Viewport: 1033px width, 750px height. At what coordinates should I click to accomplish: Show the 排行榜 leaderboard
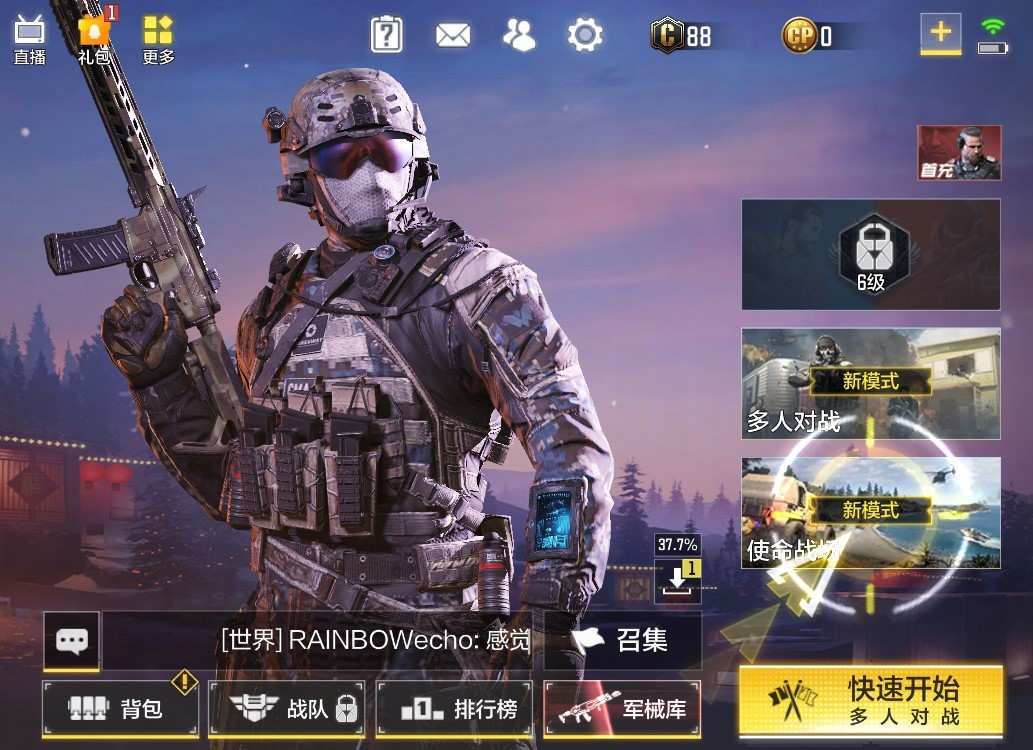[x=455, y=709]
